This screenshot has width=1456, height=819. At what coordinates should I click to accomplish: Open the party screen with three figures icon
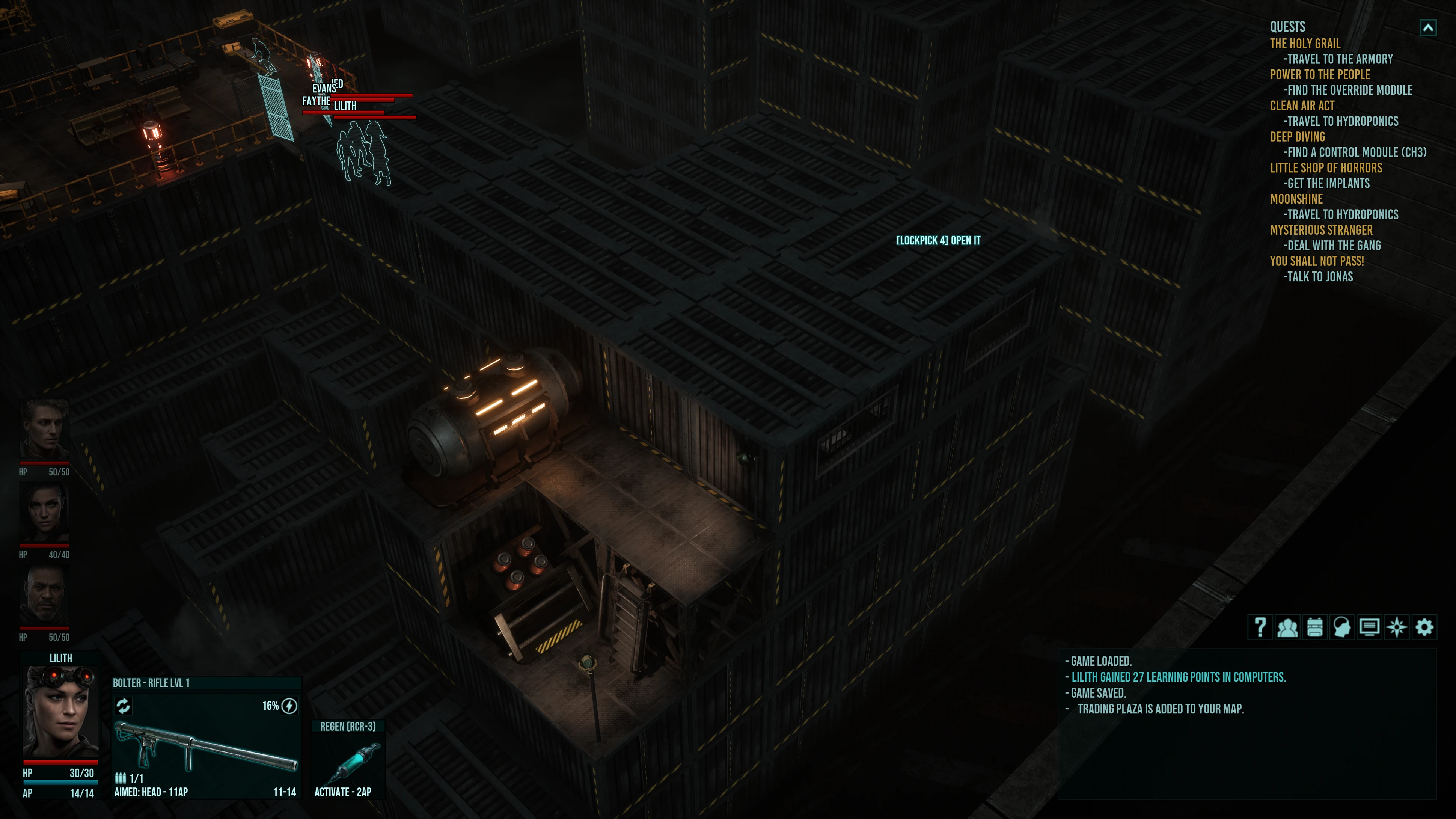point(1287,627)
